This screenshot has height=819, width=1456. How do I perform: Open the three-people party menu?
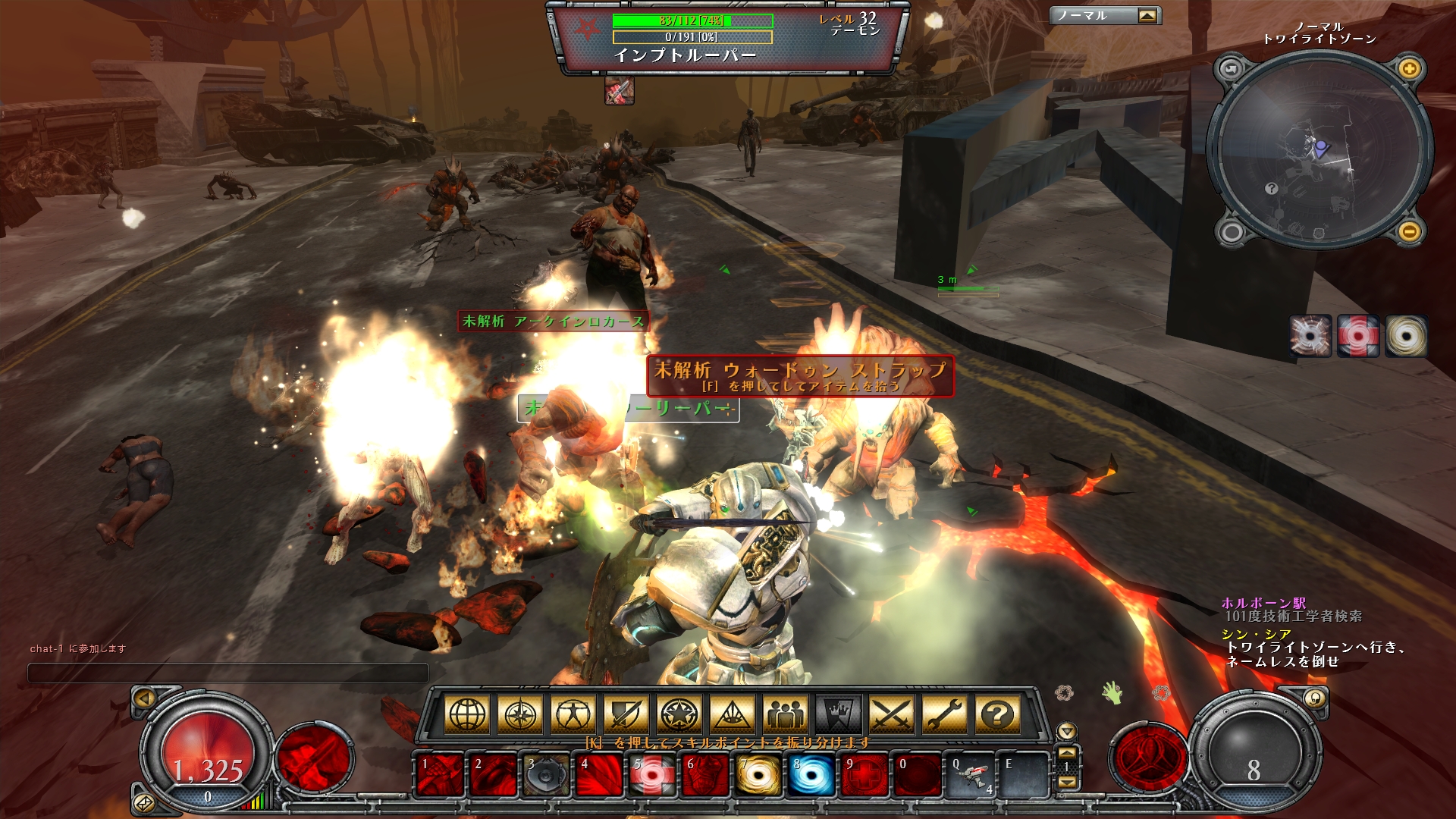pyautogui.click(x=786, y=714)
